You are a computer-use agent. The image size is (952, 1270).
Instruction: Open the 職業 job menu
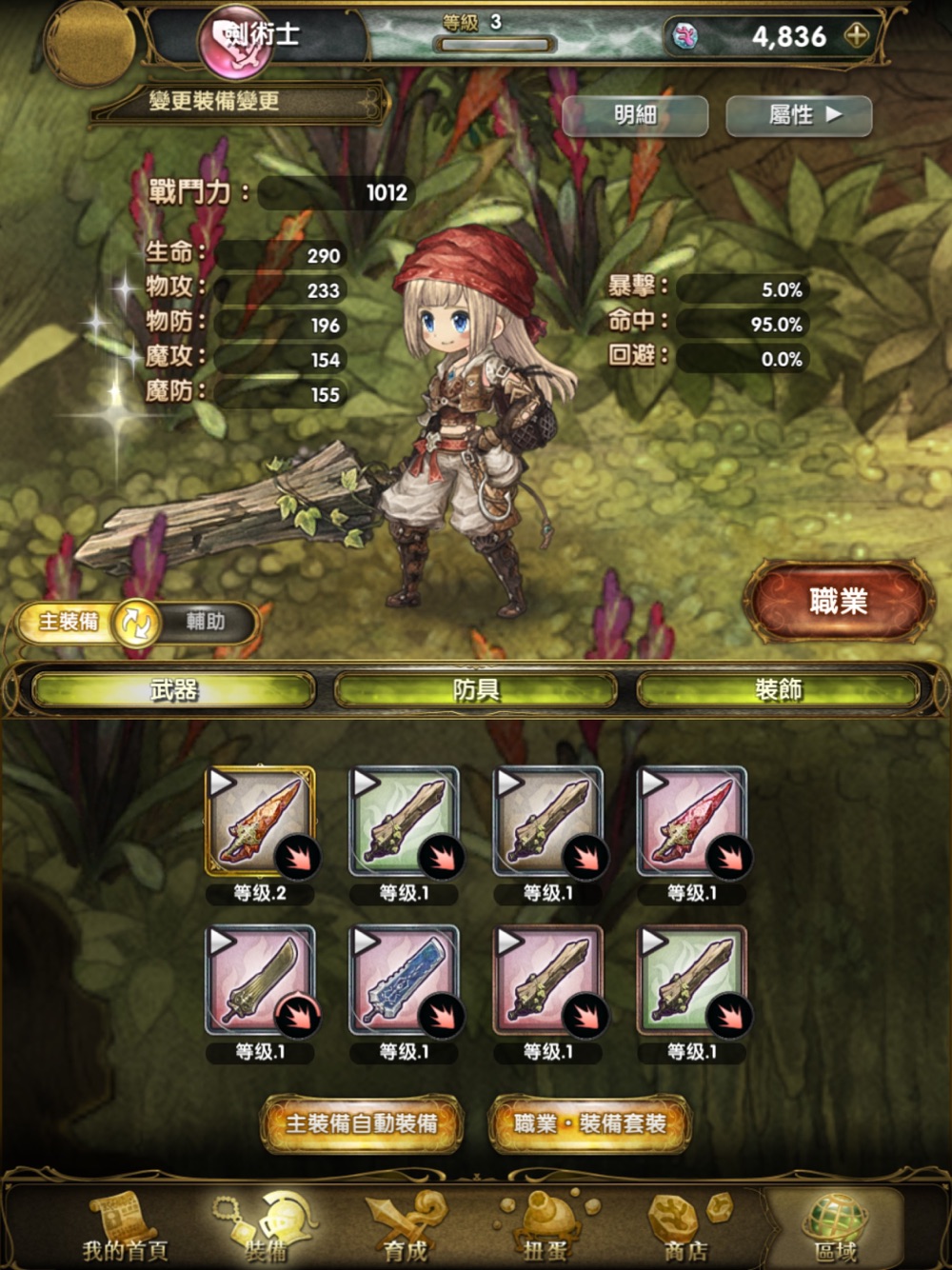(x=838, y=602)
